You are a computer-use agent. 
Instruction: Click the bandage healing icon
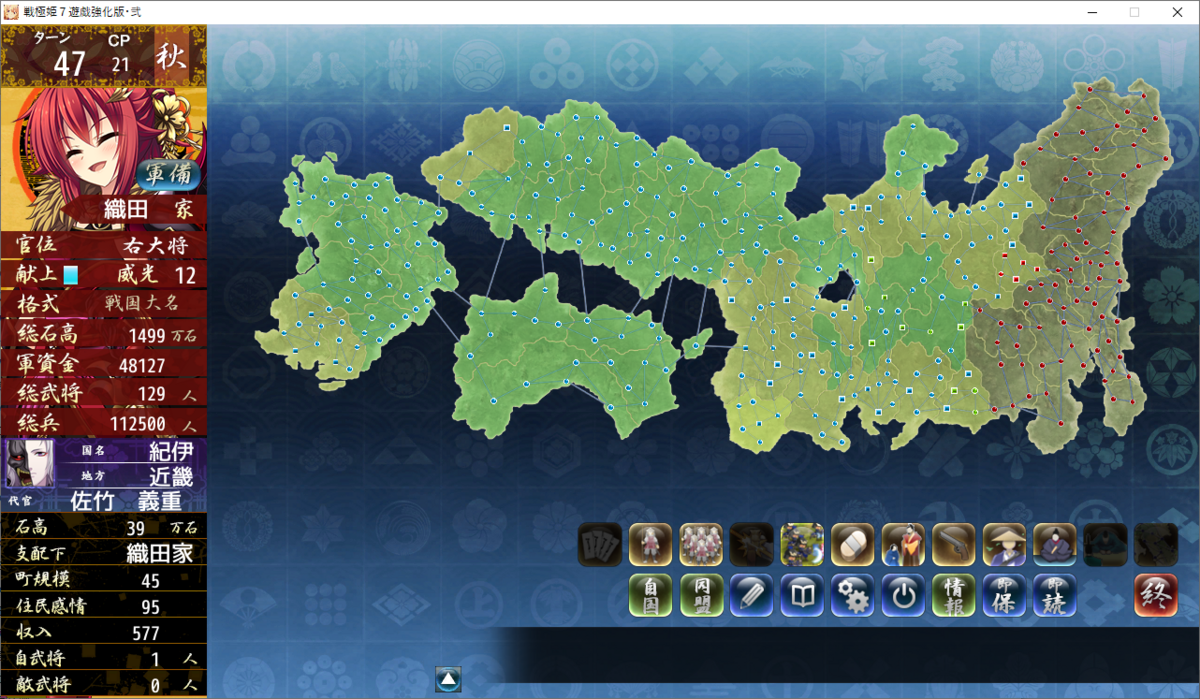(852, 545)
